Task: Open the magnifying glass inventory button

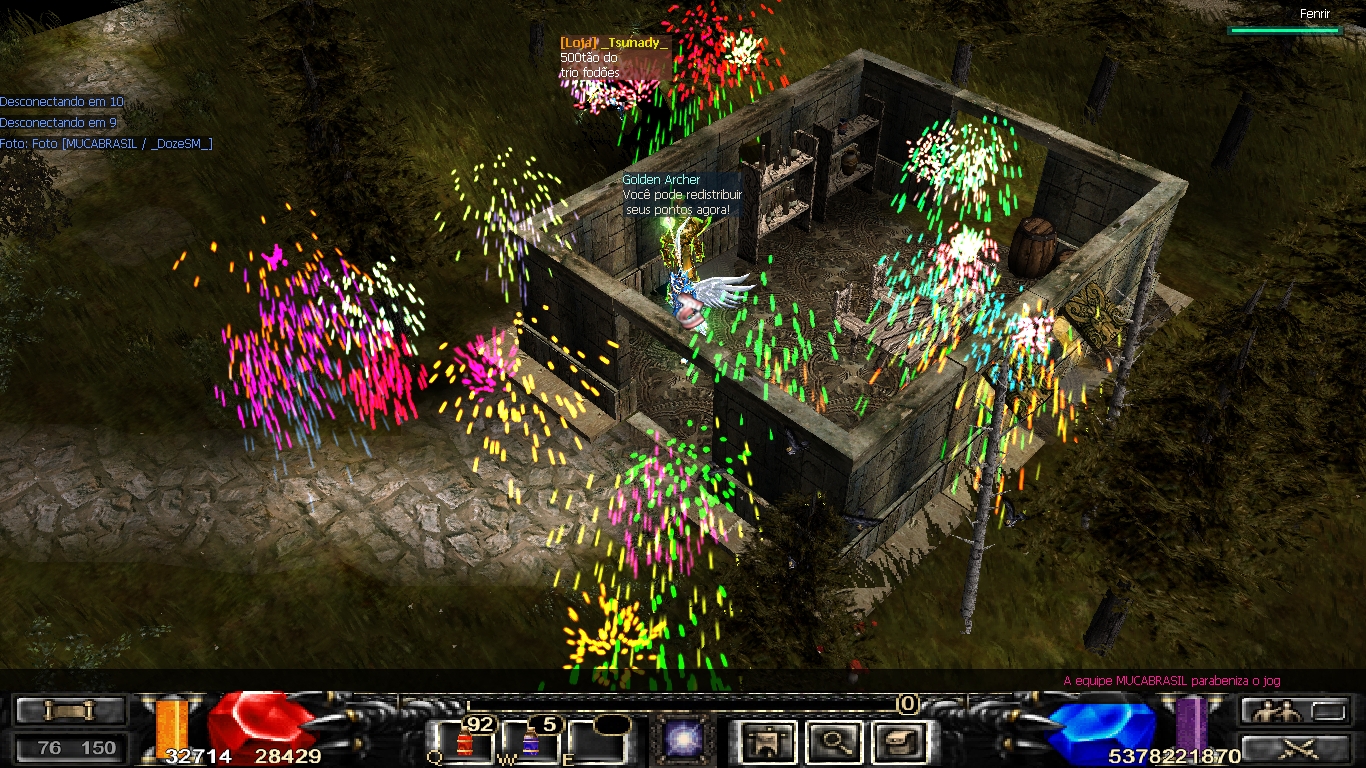Action: pos(833,741)
